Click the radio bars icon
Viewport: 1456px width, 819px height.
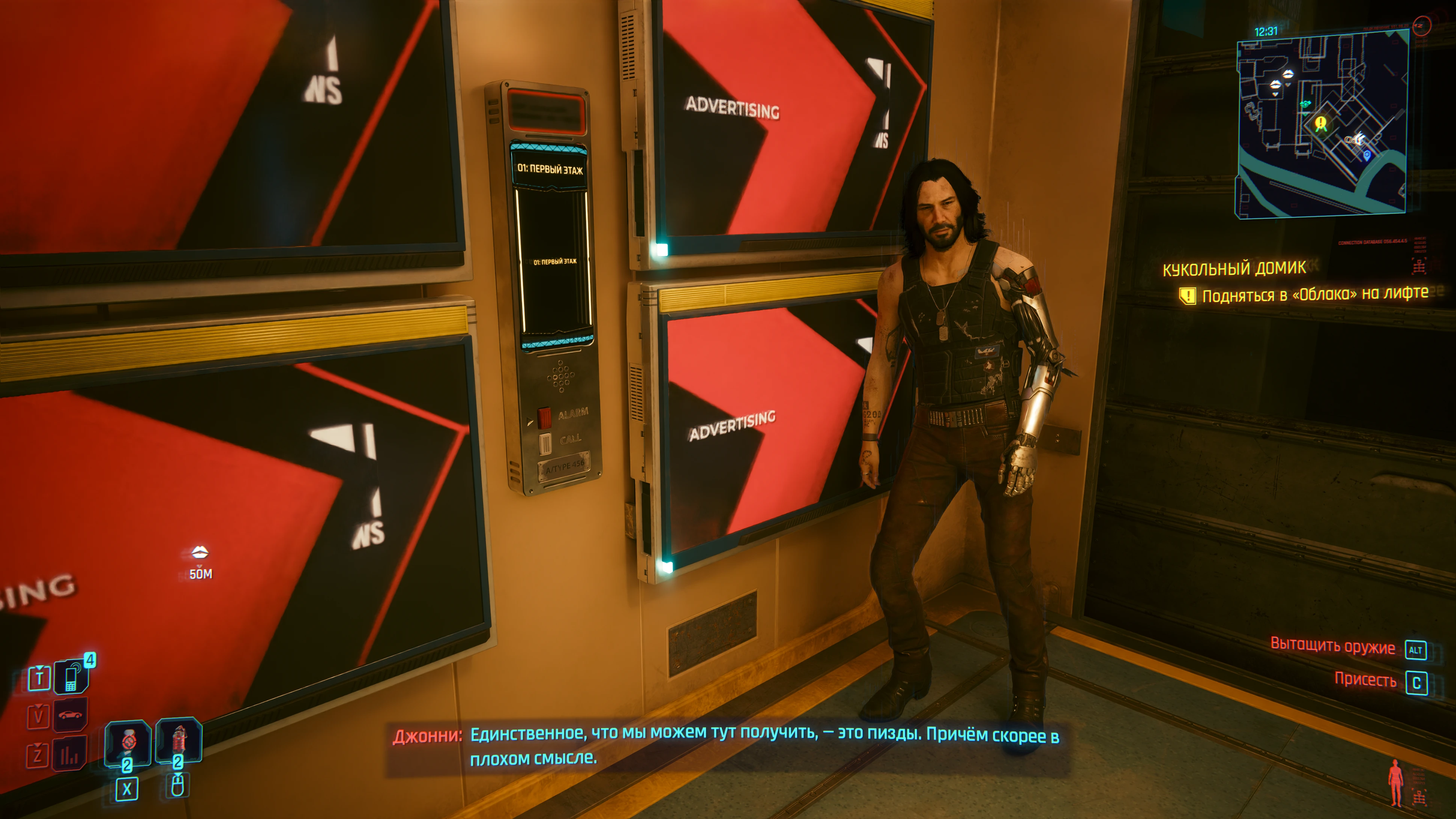pos(69,754)
